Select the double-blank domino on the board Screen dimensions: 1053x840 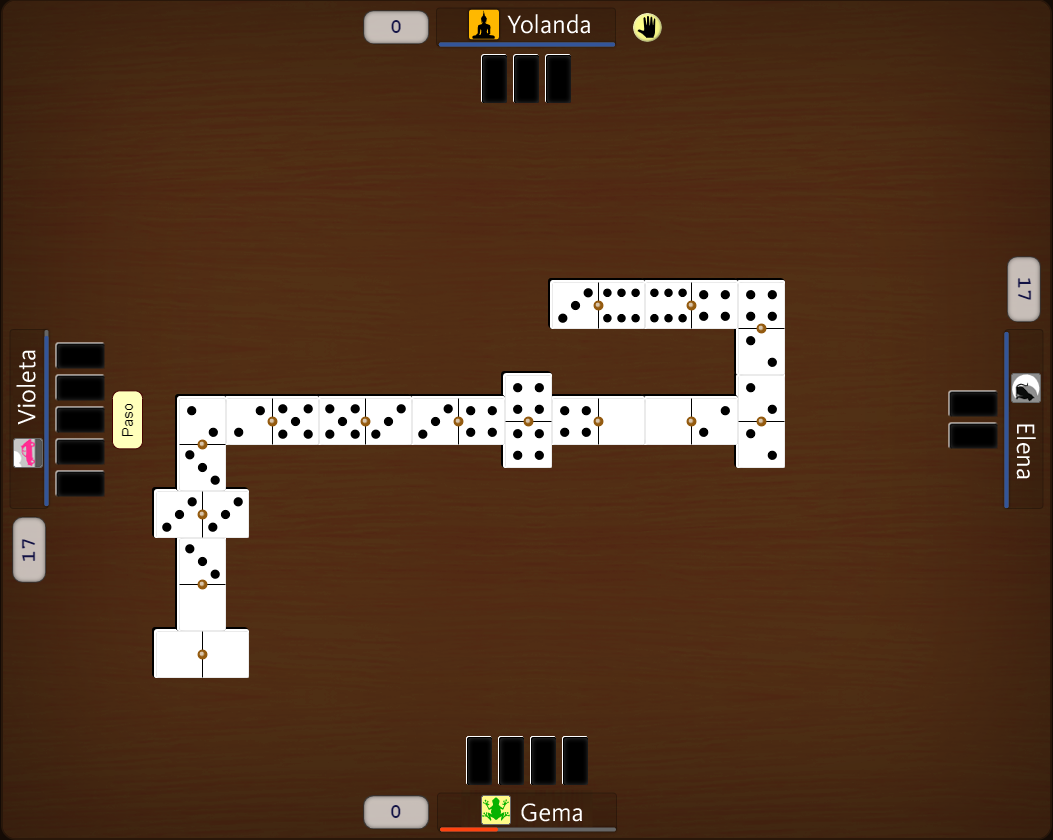click(201, 654)
